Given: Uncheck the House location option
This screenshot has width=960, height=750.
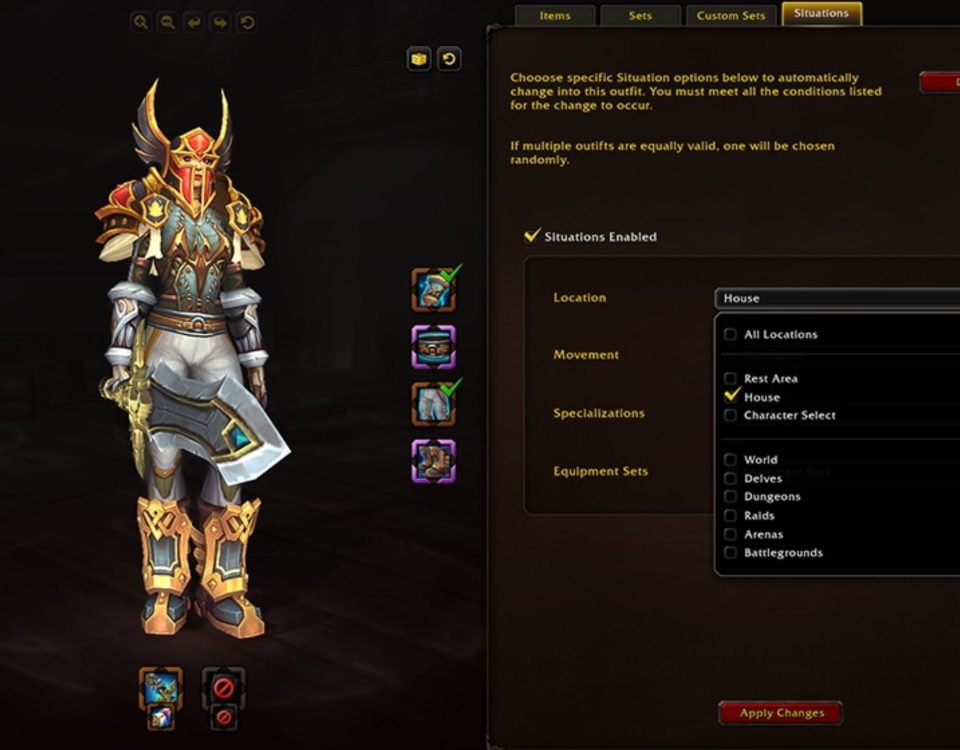Looking at the screenshot, I should tap(731, 397).
